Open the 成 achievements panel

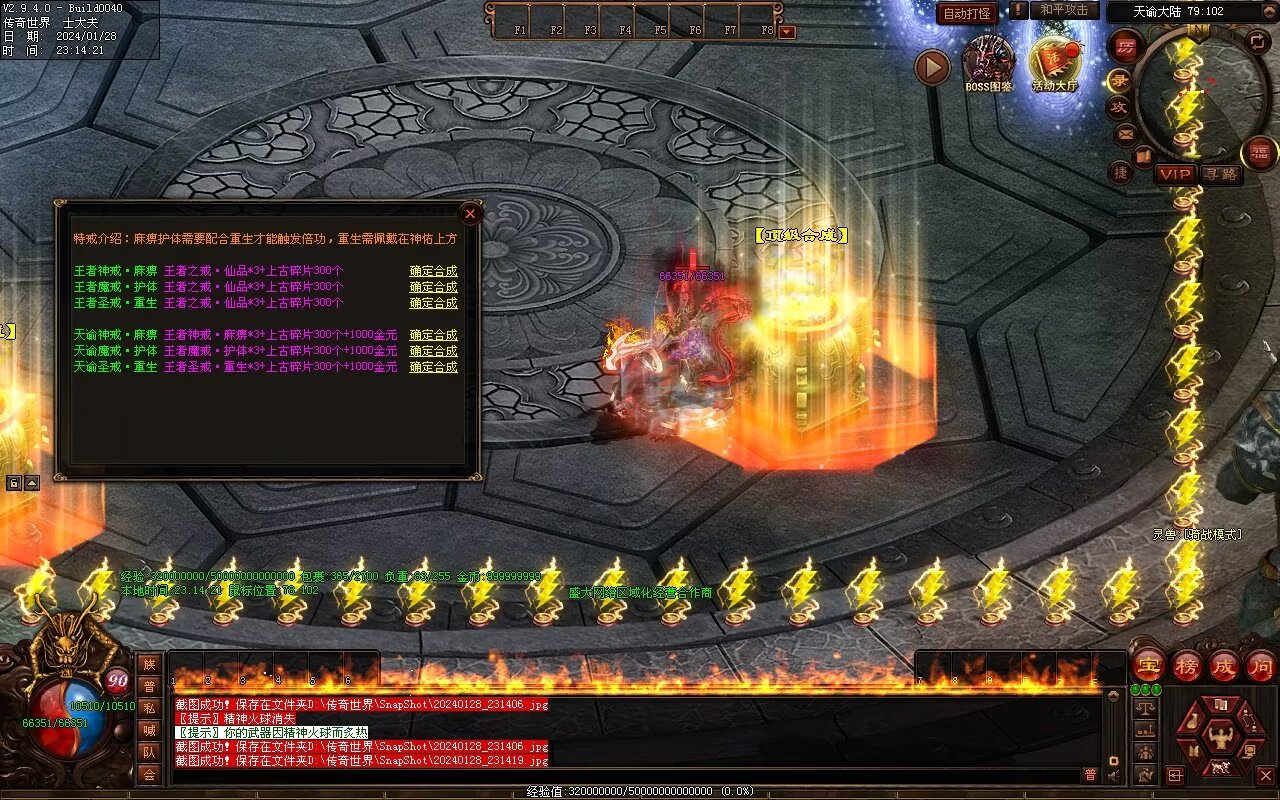[x=1223, y=665]
